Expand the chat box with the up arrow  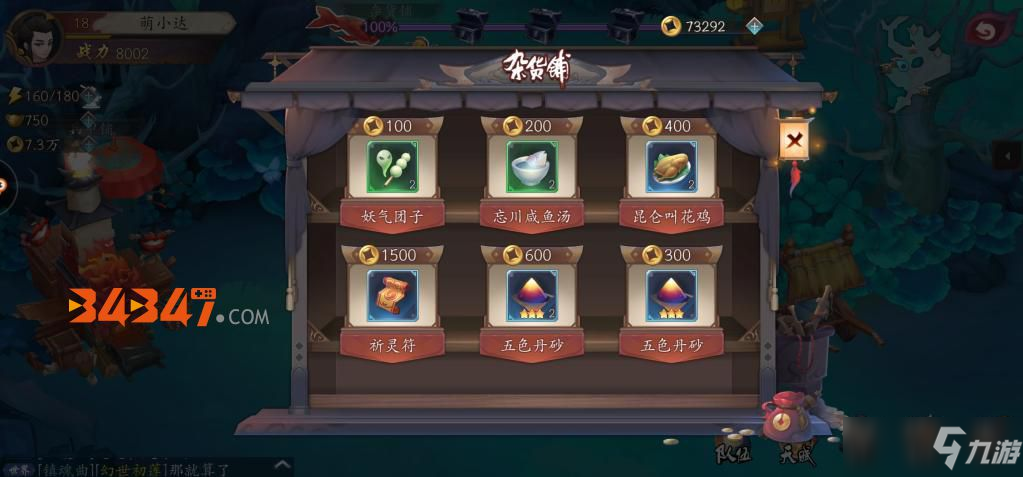click(x=283, y=465)
